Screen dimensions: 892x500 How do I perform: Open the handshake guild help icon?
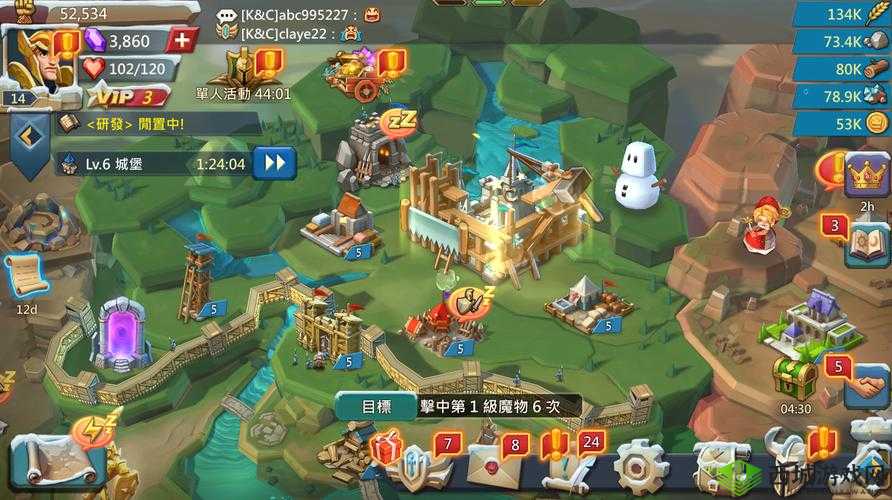click(865, 385)
